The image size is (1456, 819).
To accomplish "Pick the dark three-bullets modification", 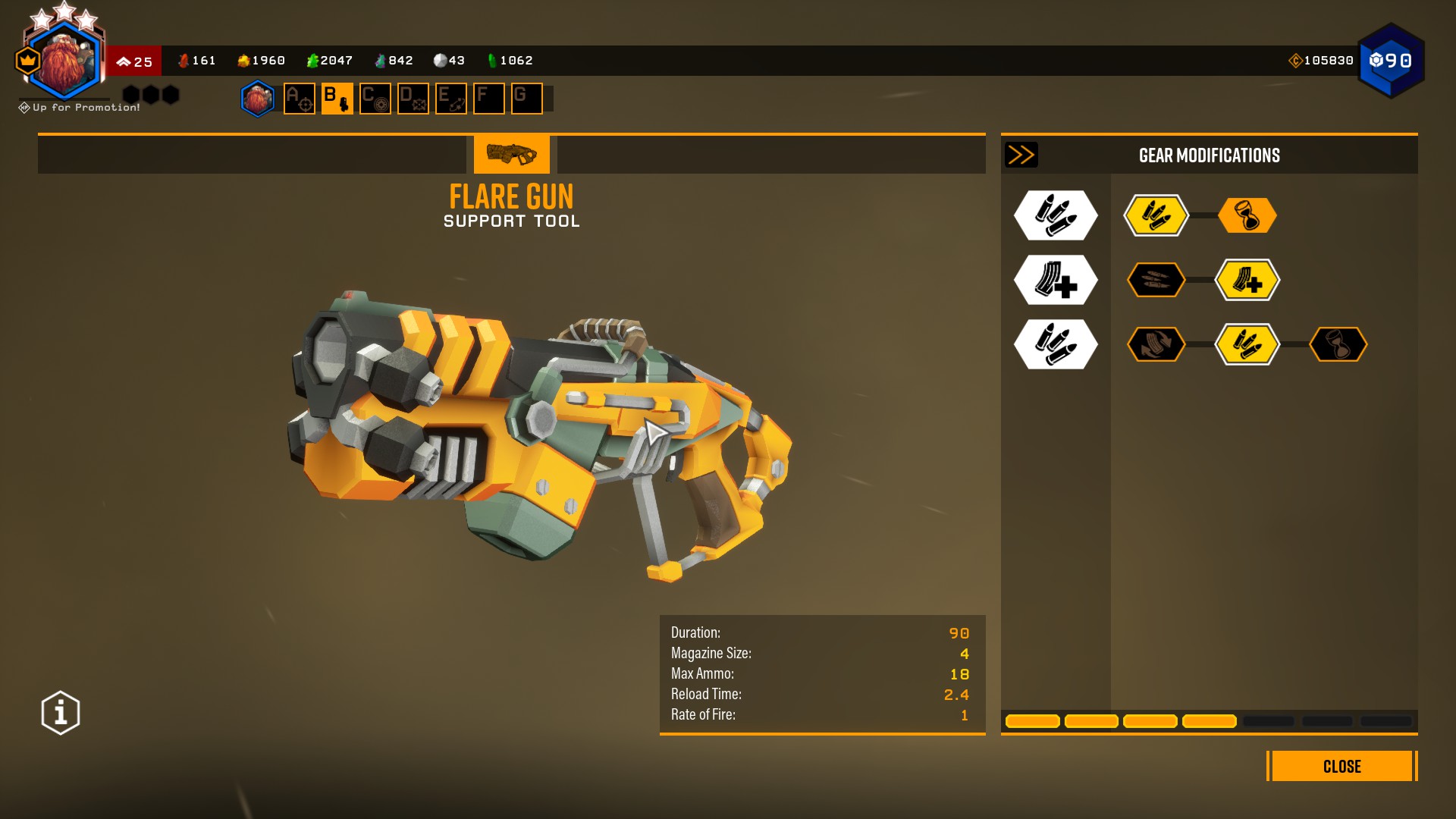I will point(1156,281).
